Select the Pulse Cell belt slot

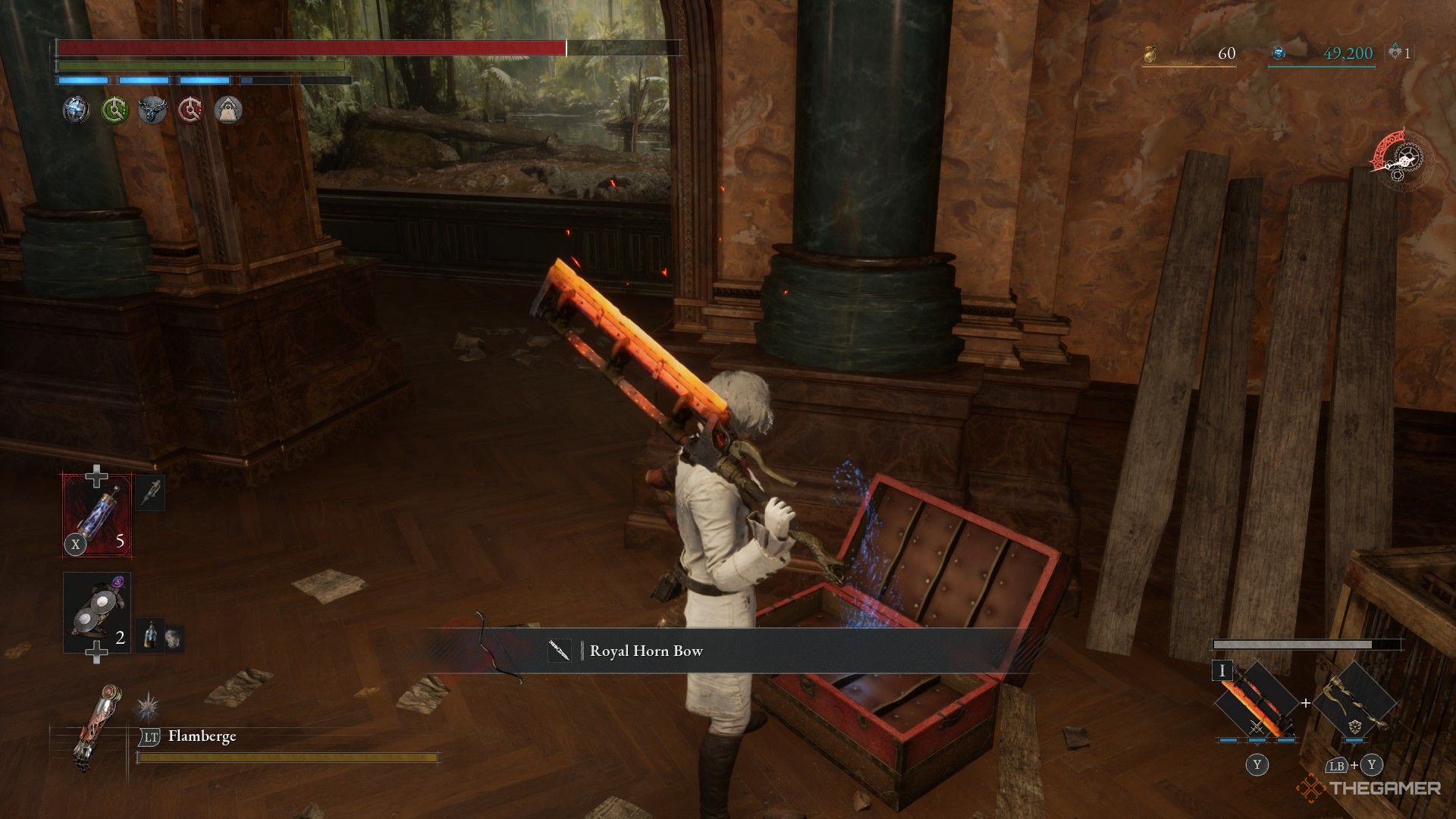pos(96,515)
